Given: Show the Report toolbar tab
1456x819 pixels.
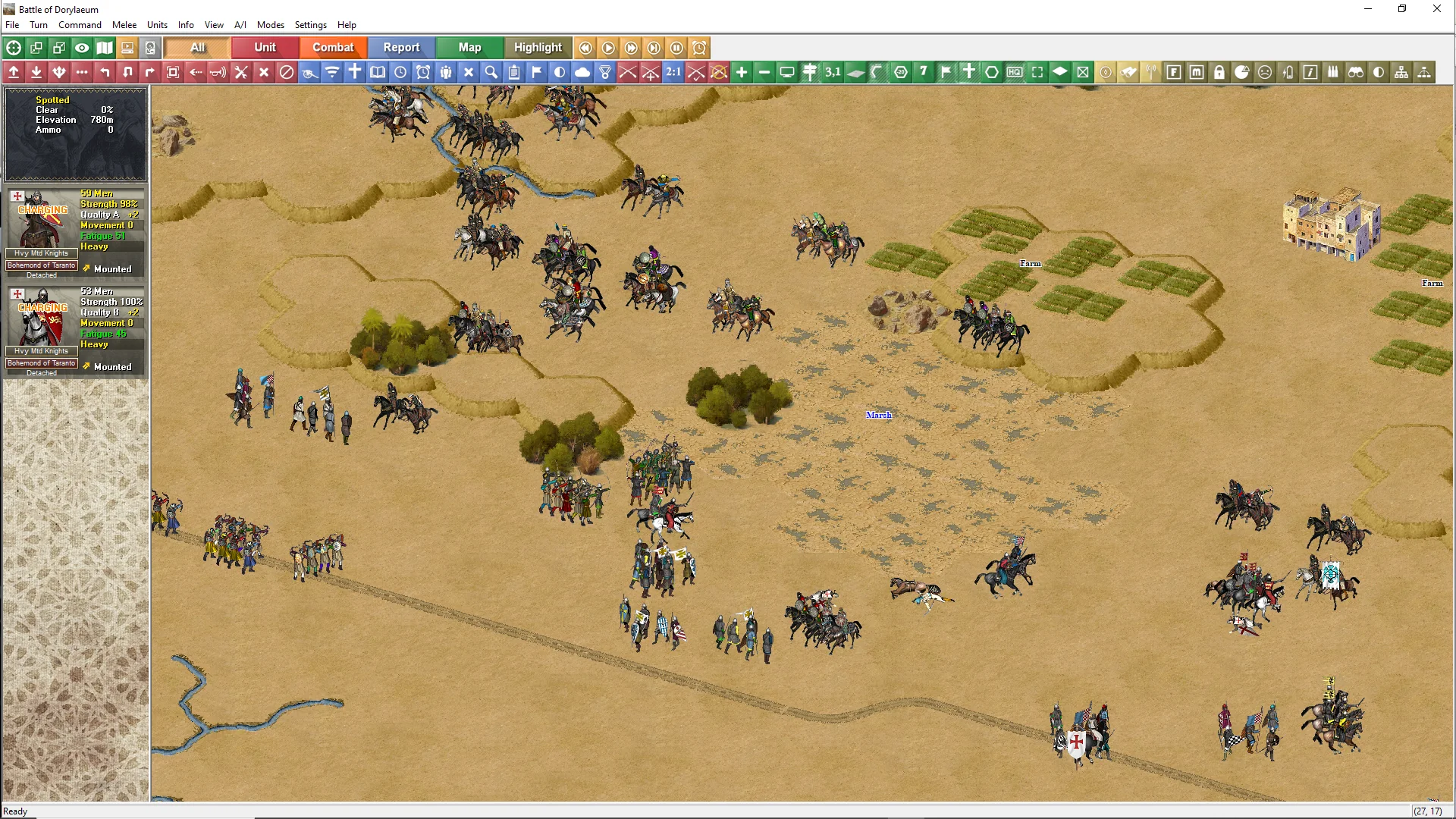Looking at the screenshot, I should click(x=401, y=47).
